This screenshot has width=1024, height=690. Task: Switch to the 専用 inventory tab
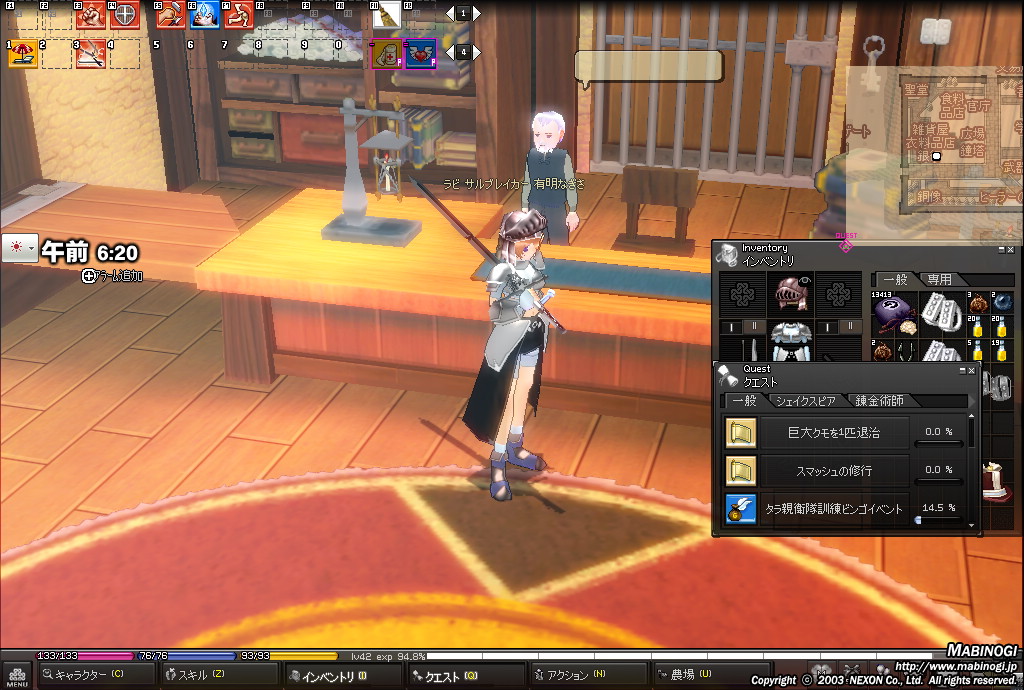[x=939, y=280]
